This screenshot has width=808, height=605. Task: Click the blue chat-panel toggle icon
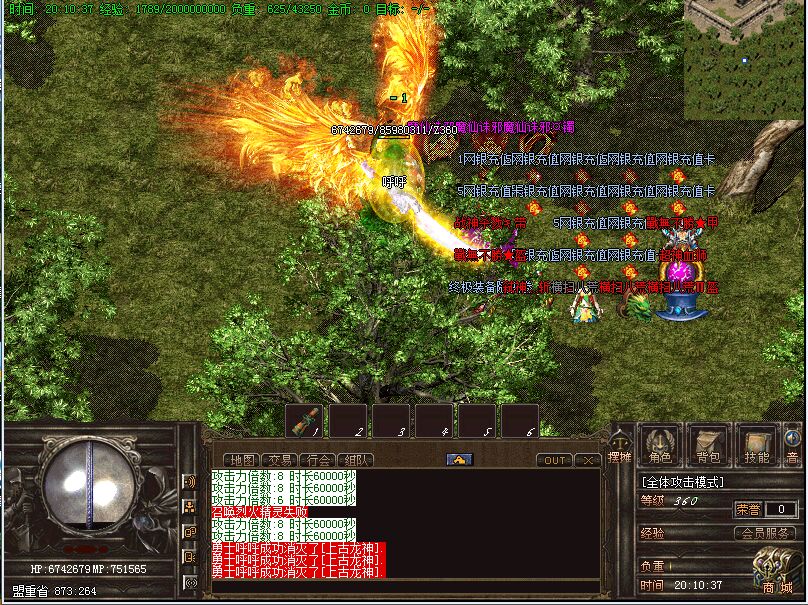459,460
